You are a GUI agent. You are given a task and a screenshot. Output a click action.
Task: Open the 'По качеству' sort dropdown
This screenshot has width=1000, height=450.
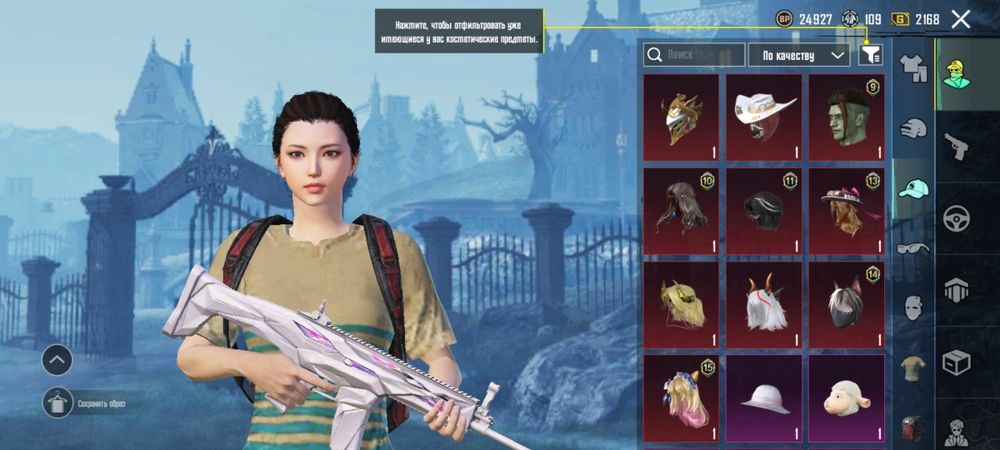(798, 55)
